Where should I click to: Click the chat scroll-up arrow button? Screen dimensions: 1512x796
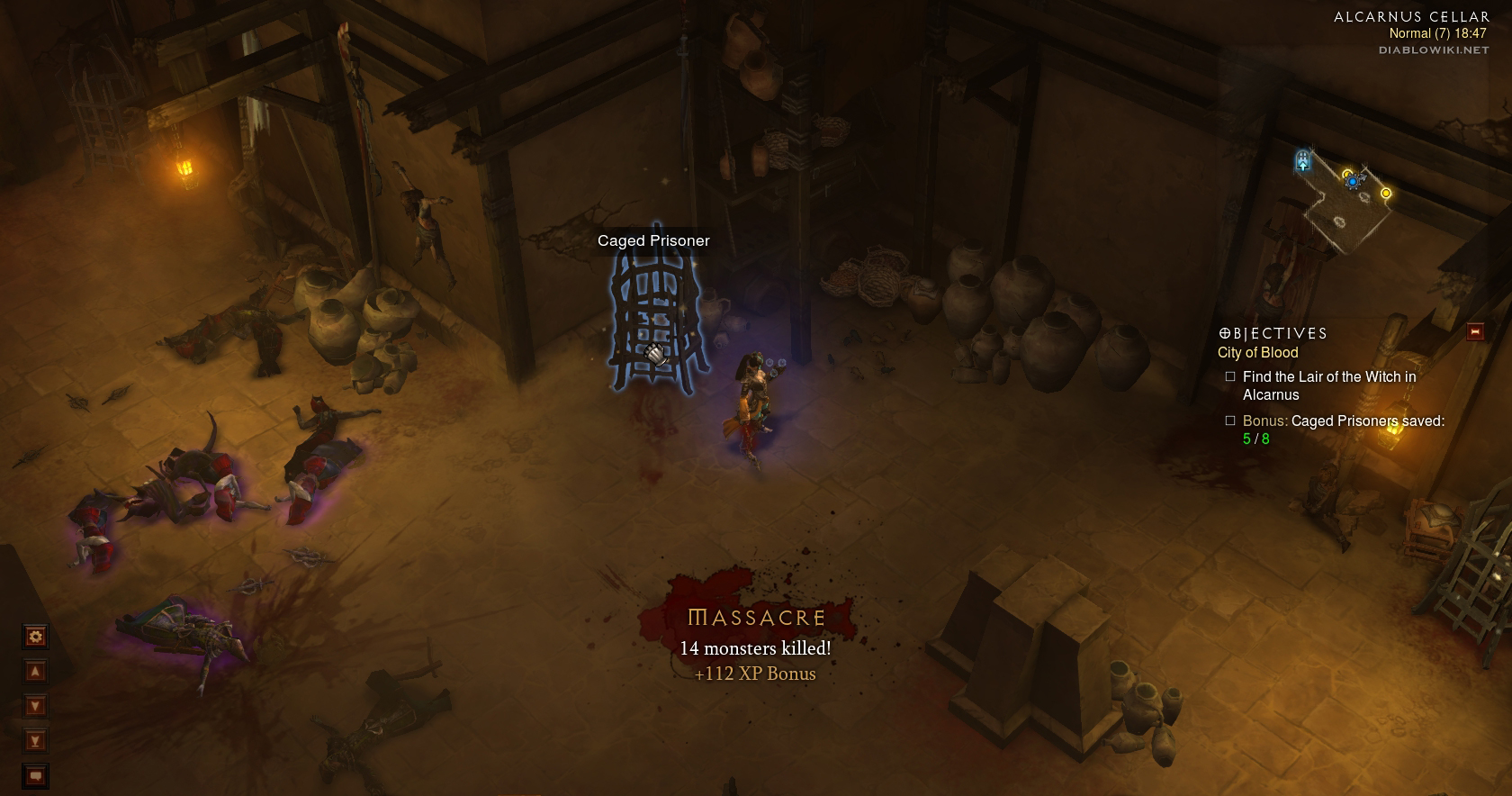(x=35, y=672)
